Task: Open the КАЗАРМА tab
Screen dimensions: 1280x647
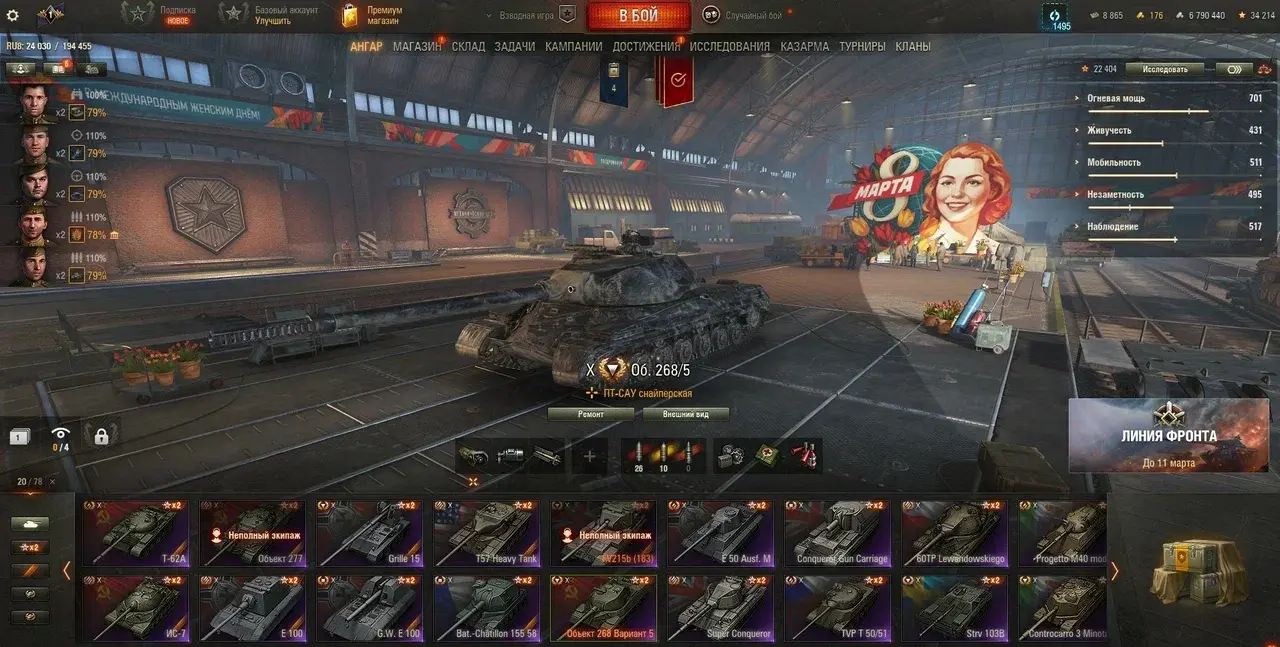Action: pos(804,46)
